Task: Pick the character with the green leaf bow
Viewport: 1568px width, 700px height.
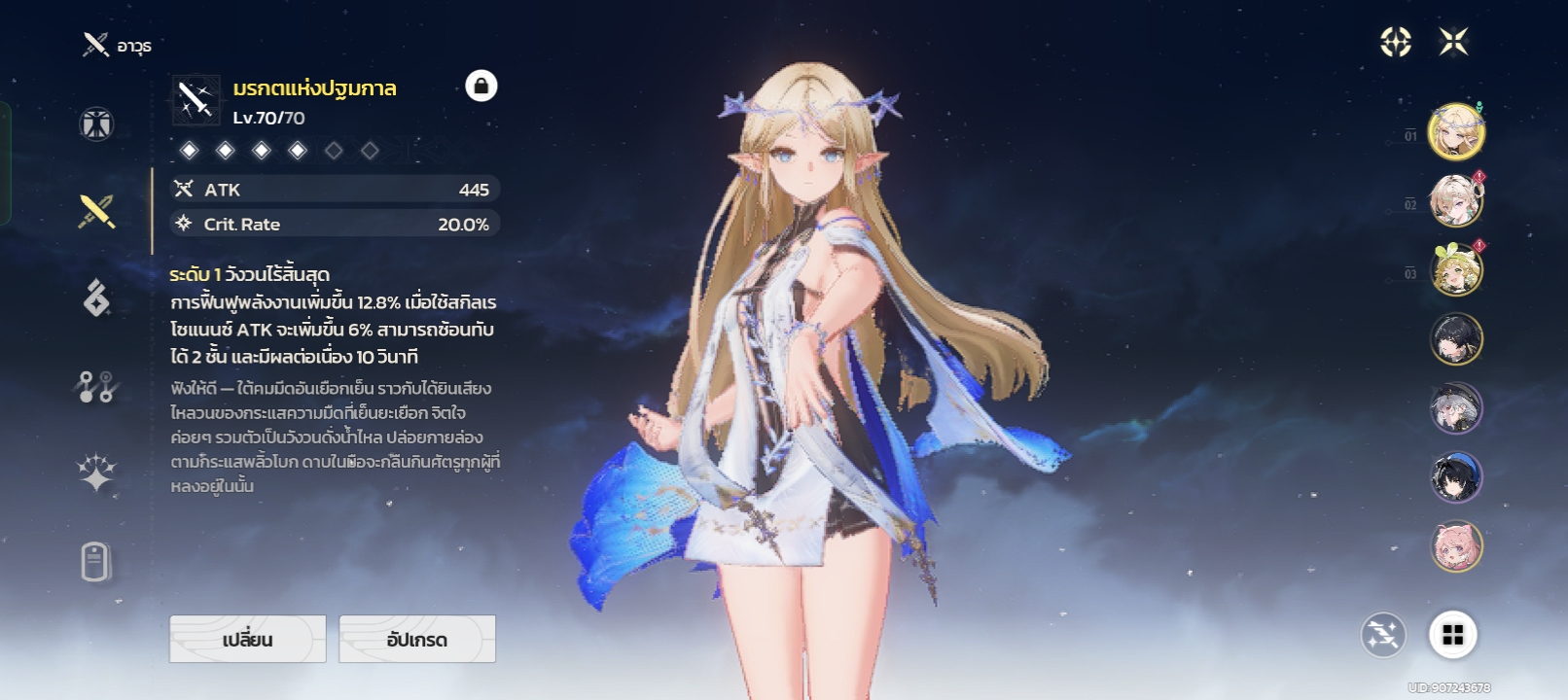Action: pos(1455,270)
